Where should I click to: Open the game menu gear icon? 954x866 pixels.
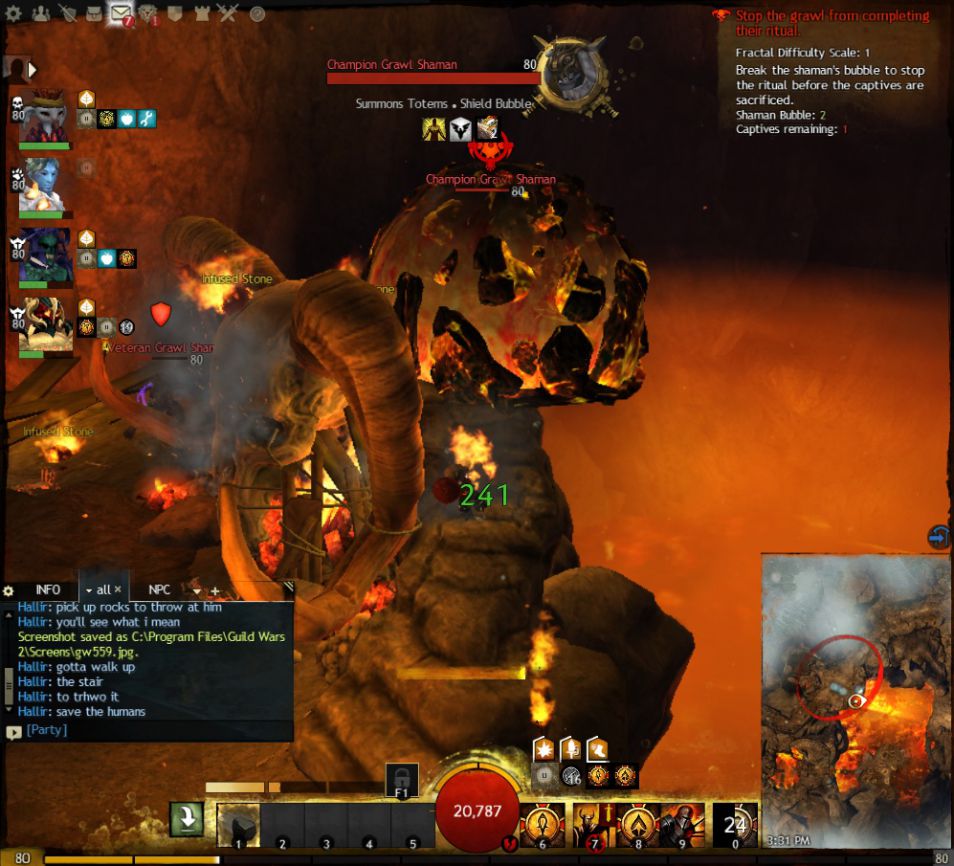tap(14, 14)
